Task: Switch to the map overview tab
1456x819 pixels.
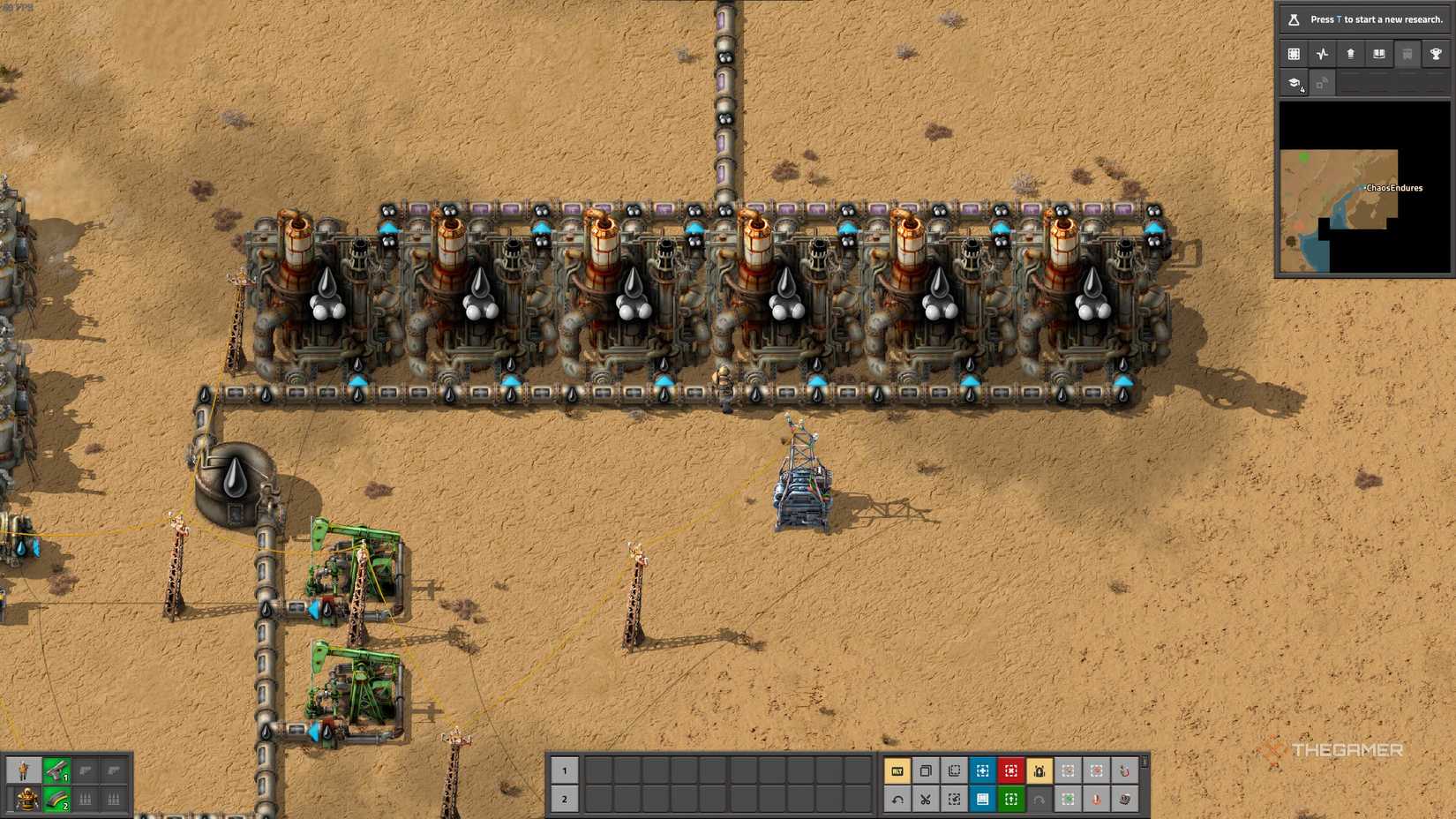Action: [1293, 54]
